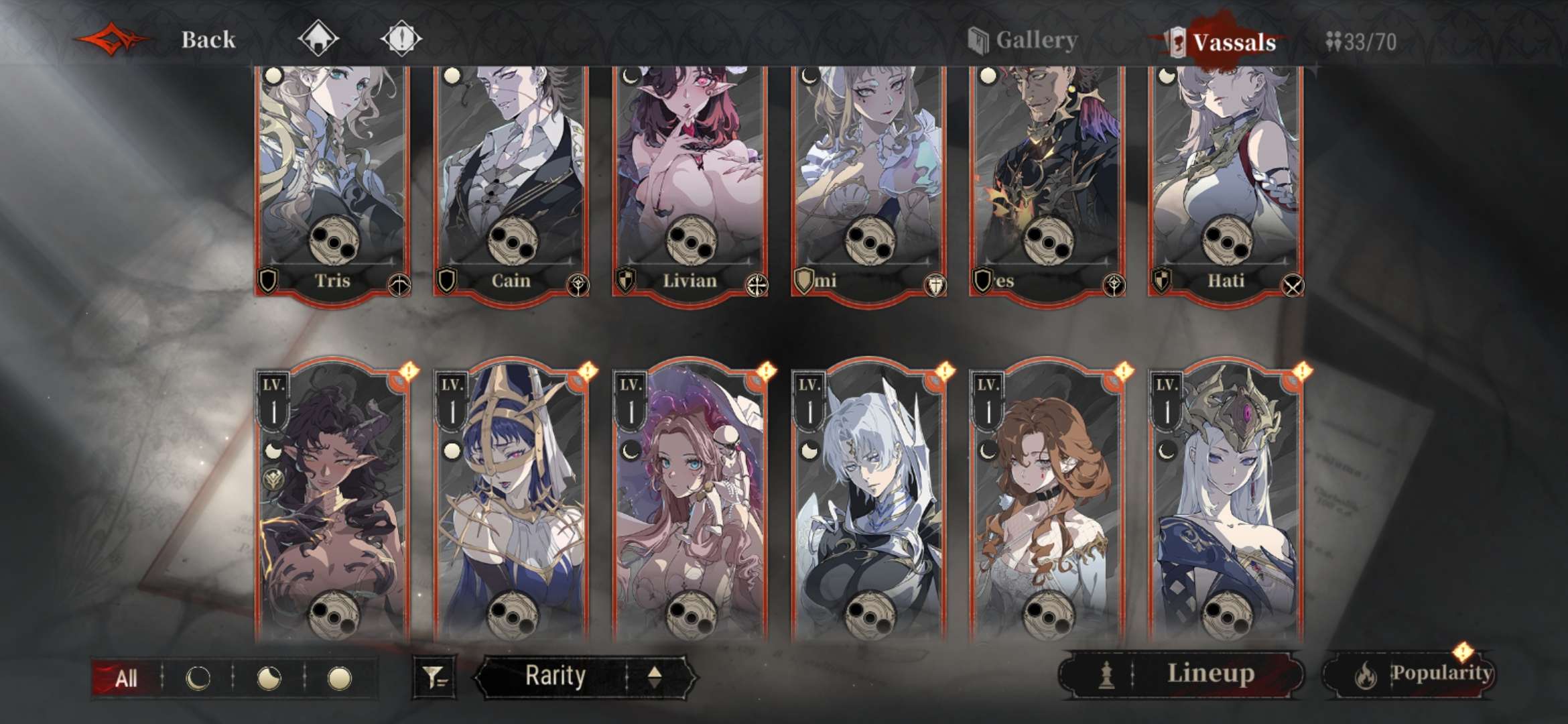Open the home icon button
Image resolution: width=1568 pixels, height=724 pixels.
click(x=318, y=38)
